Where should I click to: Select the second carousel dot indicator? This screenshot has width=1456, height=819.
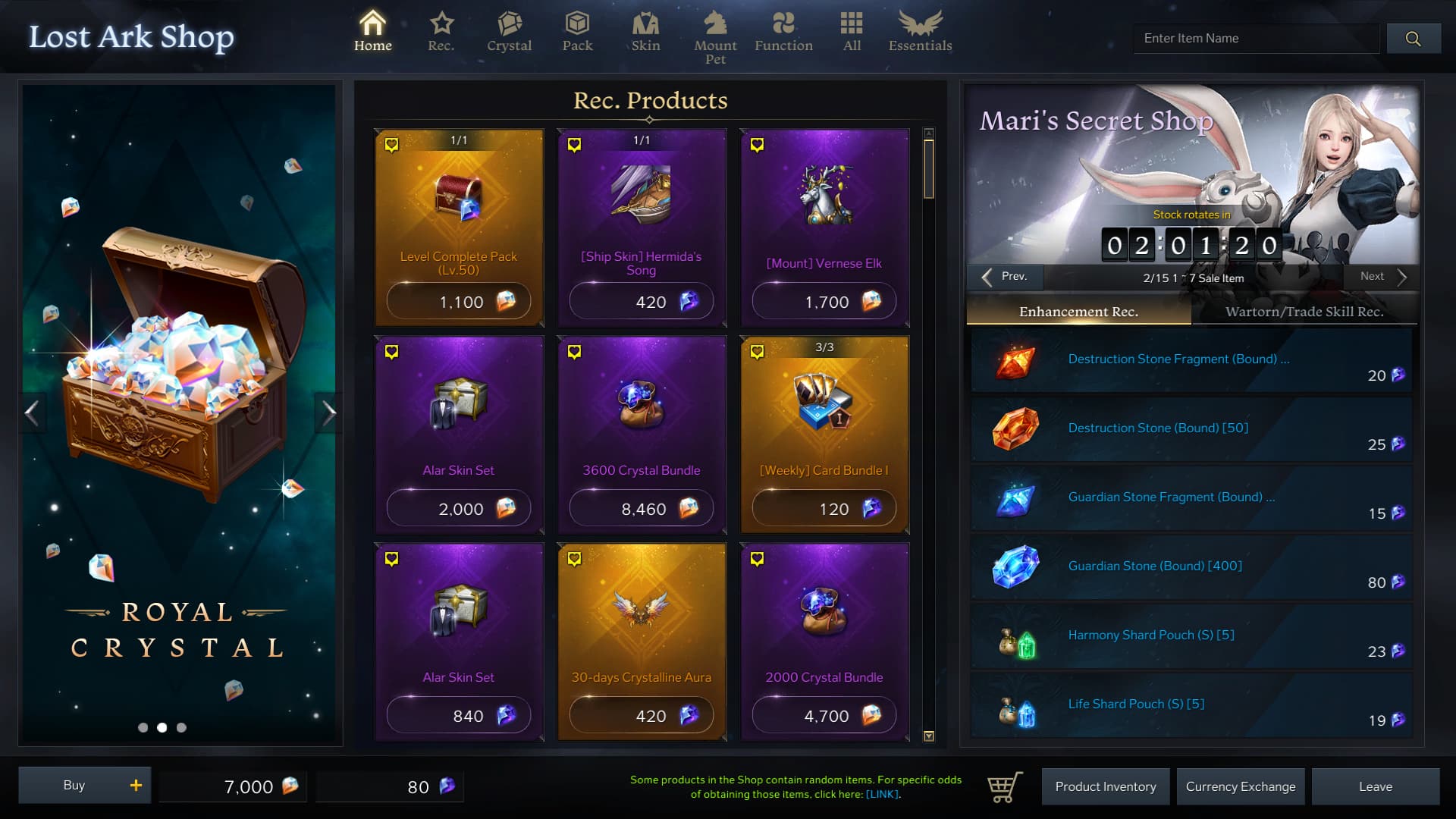pyautogui.click(x=162, y=728)
